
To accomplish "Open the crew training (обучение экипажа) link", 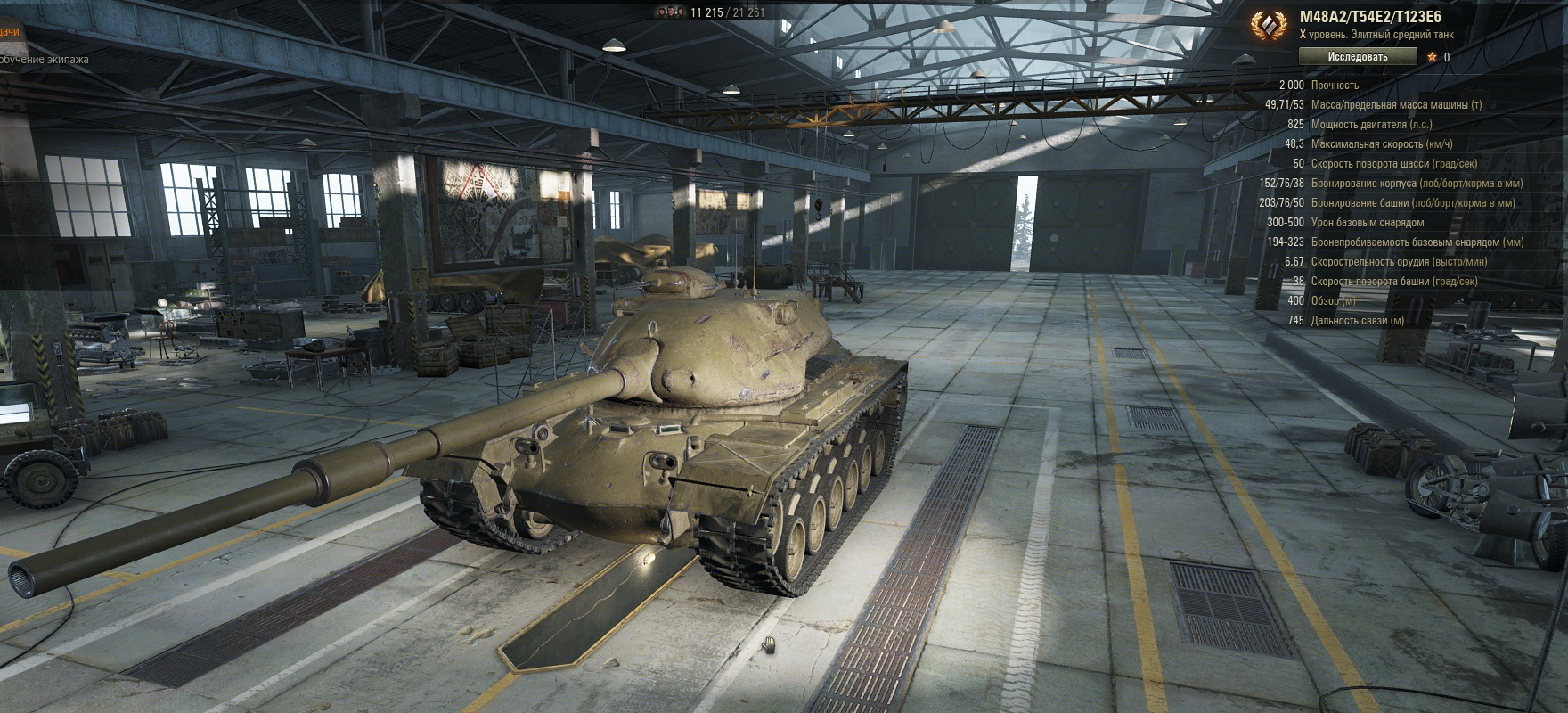I will pos(44,60).
